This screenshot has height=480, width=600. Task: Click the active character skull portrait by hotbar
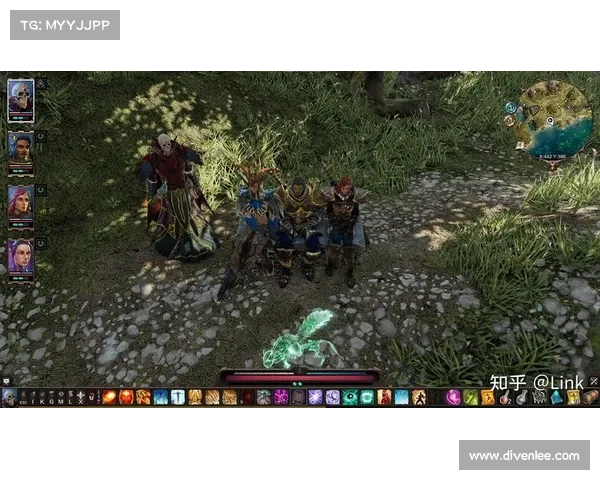9,397
